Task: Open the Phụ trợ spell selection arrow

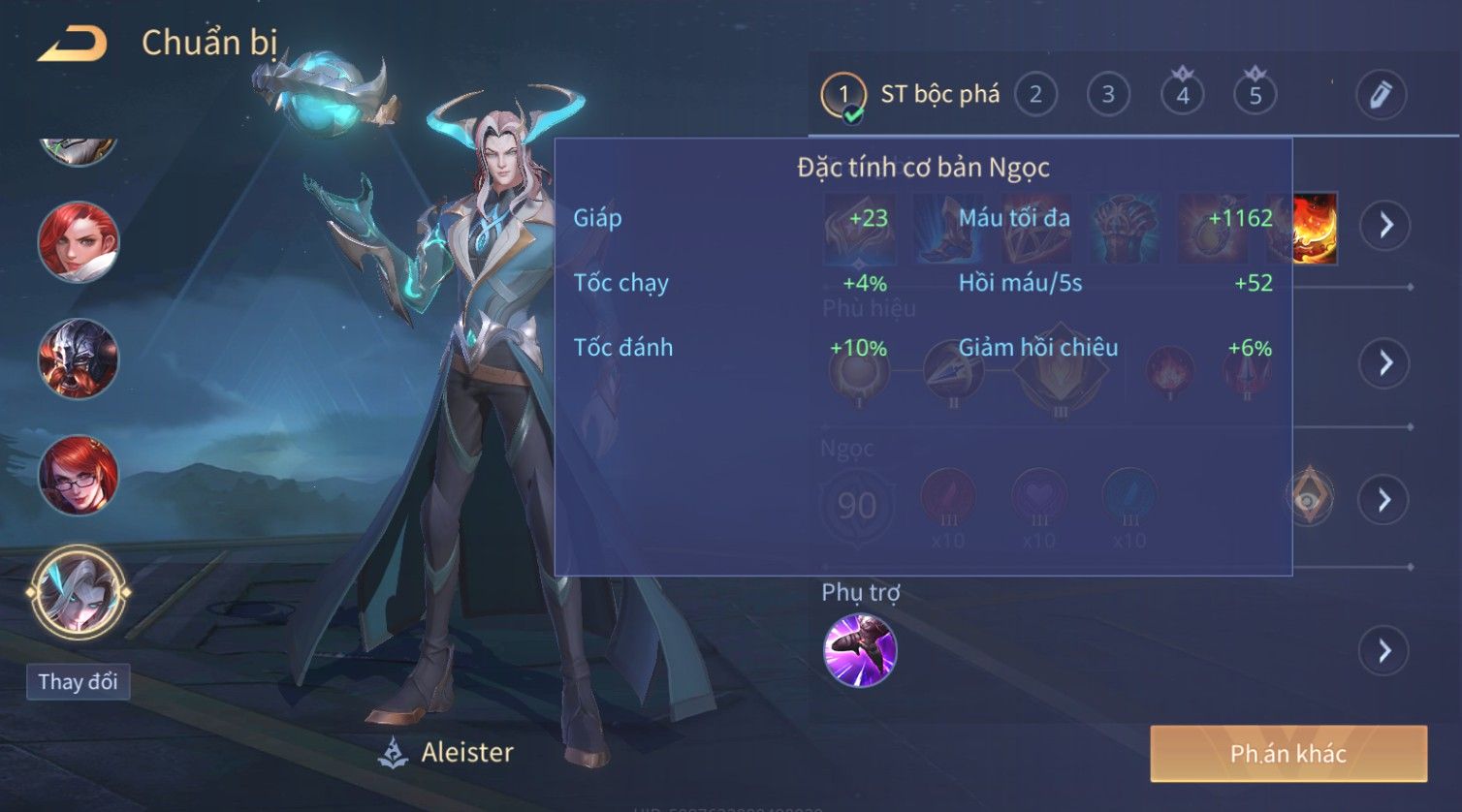Action: tap(1385, 651)
